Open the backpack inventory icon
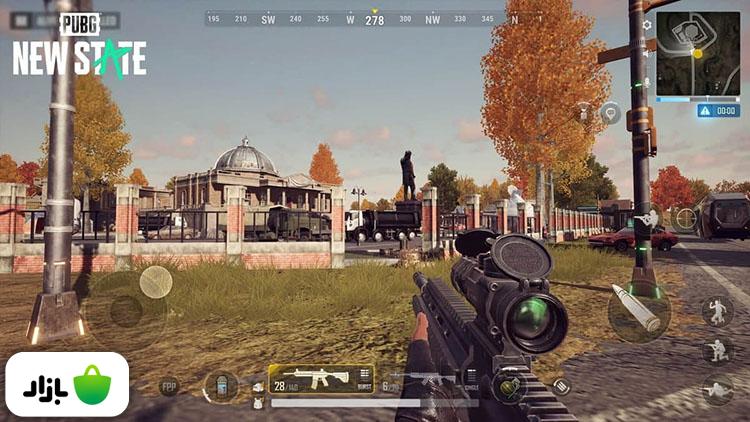Image resolution: width=750 pixels, height=422 pixels. 220,386
